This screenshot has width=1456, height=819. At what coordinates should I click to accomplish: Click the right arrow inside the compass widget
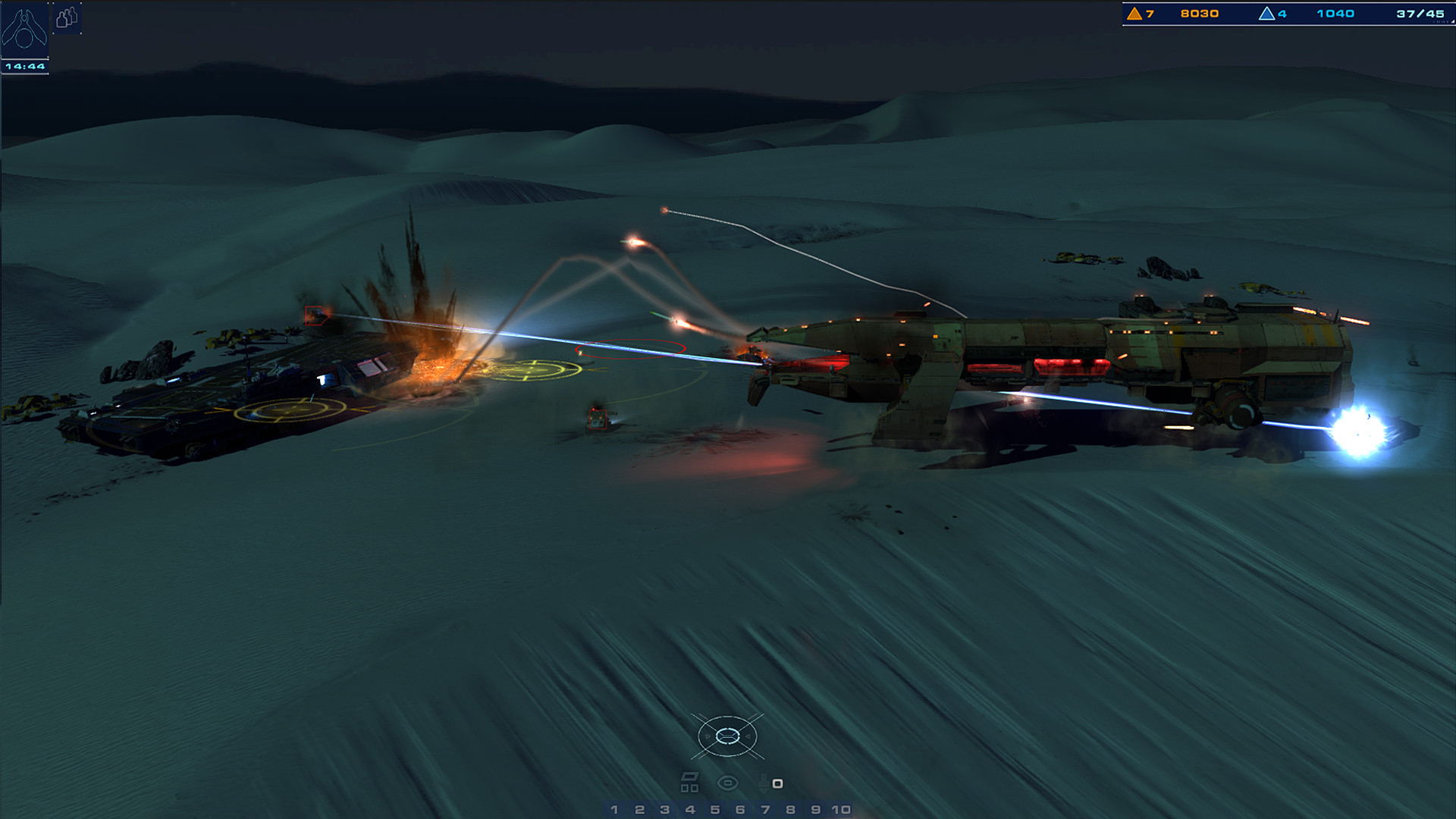click(x=748, y=736)
